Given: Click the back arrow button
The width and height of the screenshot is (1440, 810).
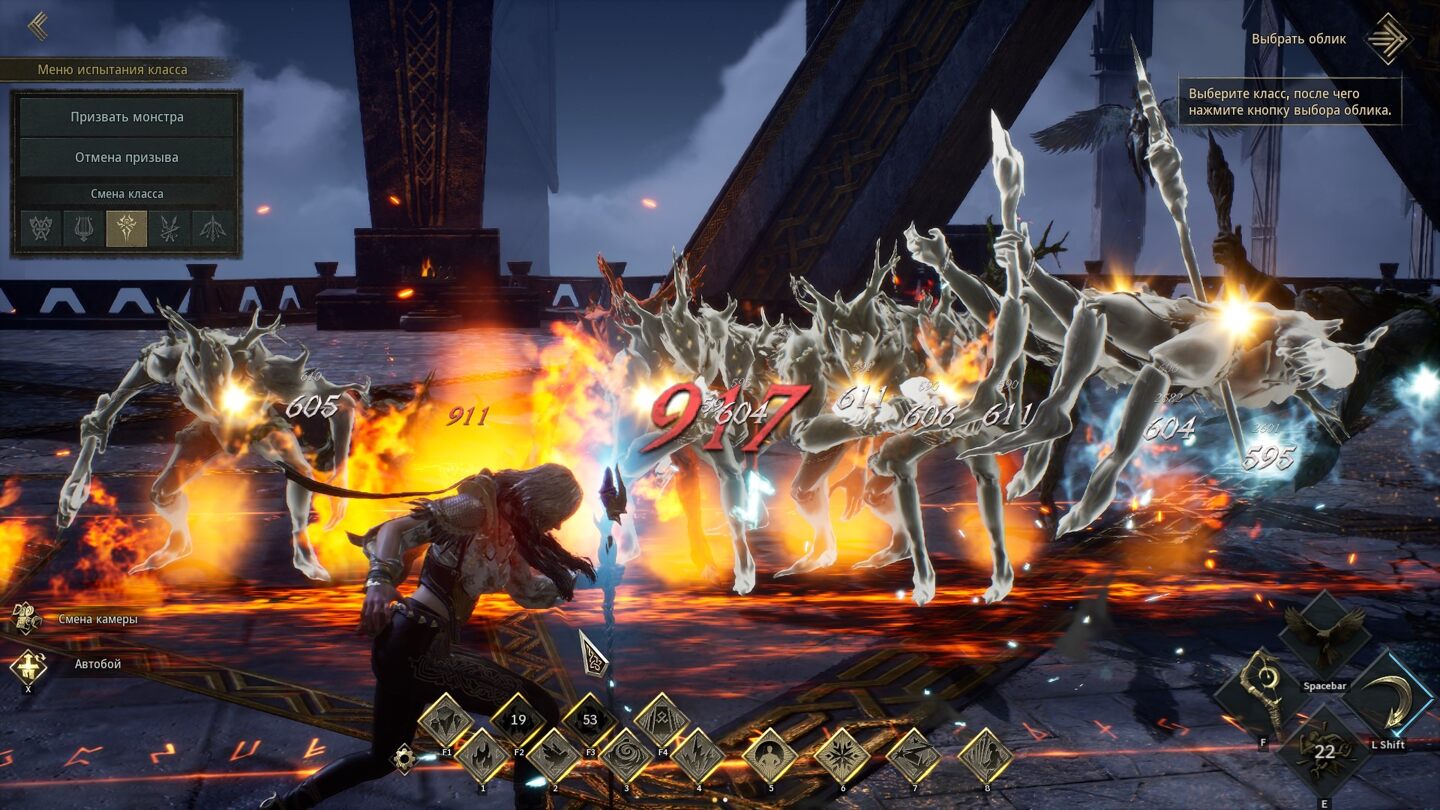Looking at the screenshot, I should pyautogui.click(x=38, y=26).
